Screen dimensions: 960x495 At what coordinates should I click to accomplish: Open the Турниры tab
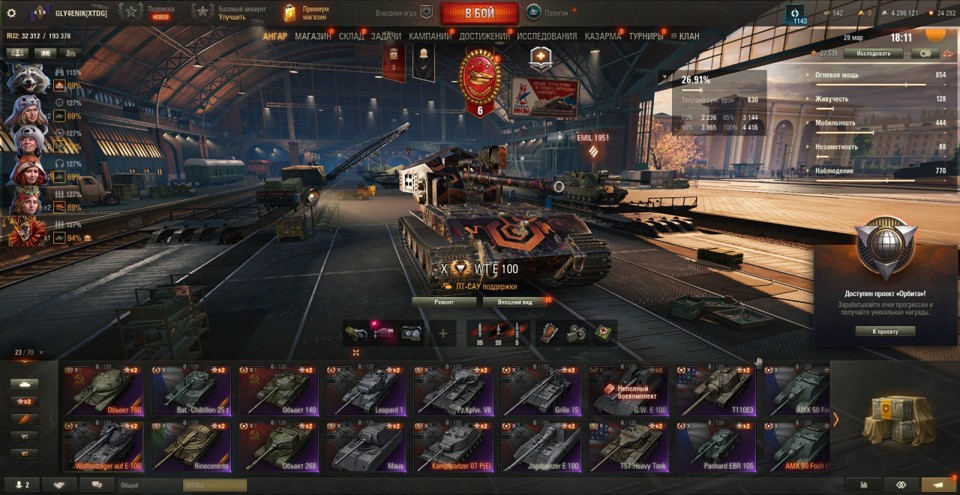(647, 36)
